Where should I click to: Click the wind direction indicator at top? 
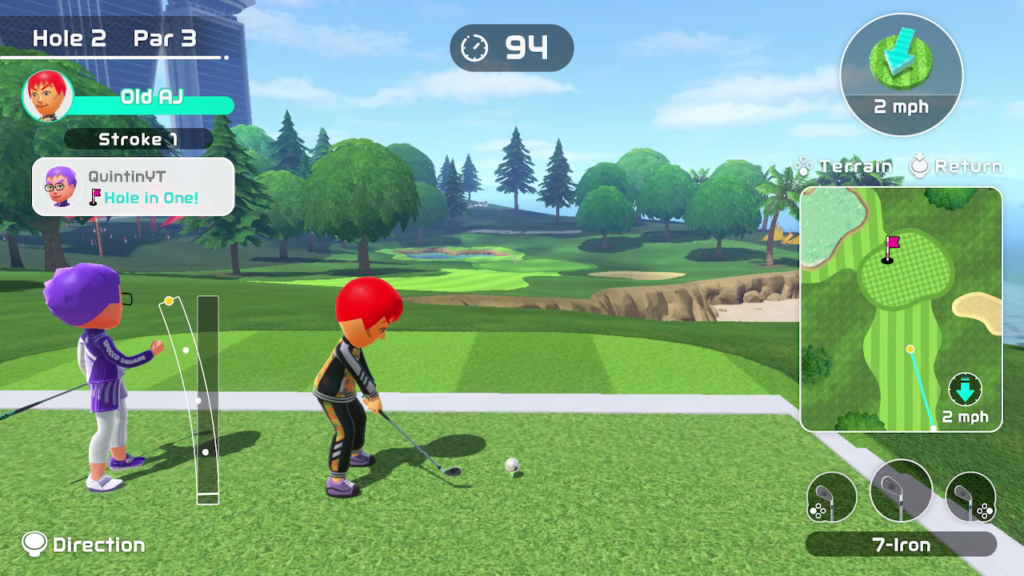[x=901, y=68]
